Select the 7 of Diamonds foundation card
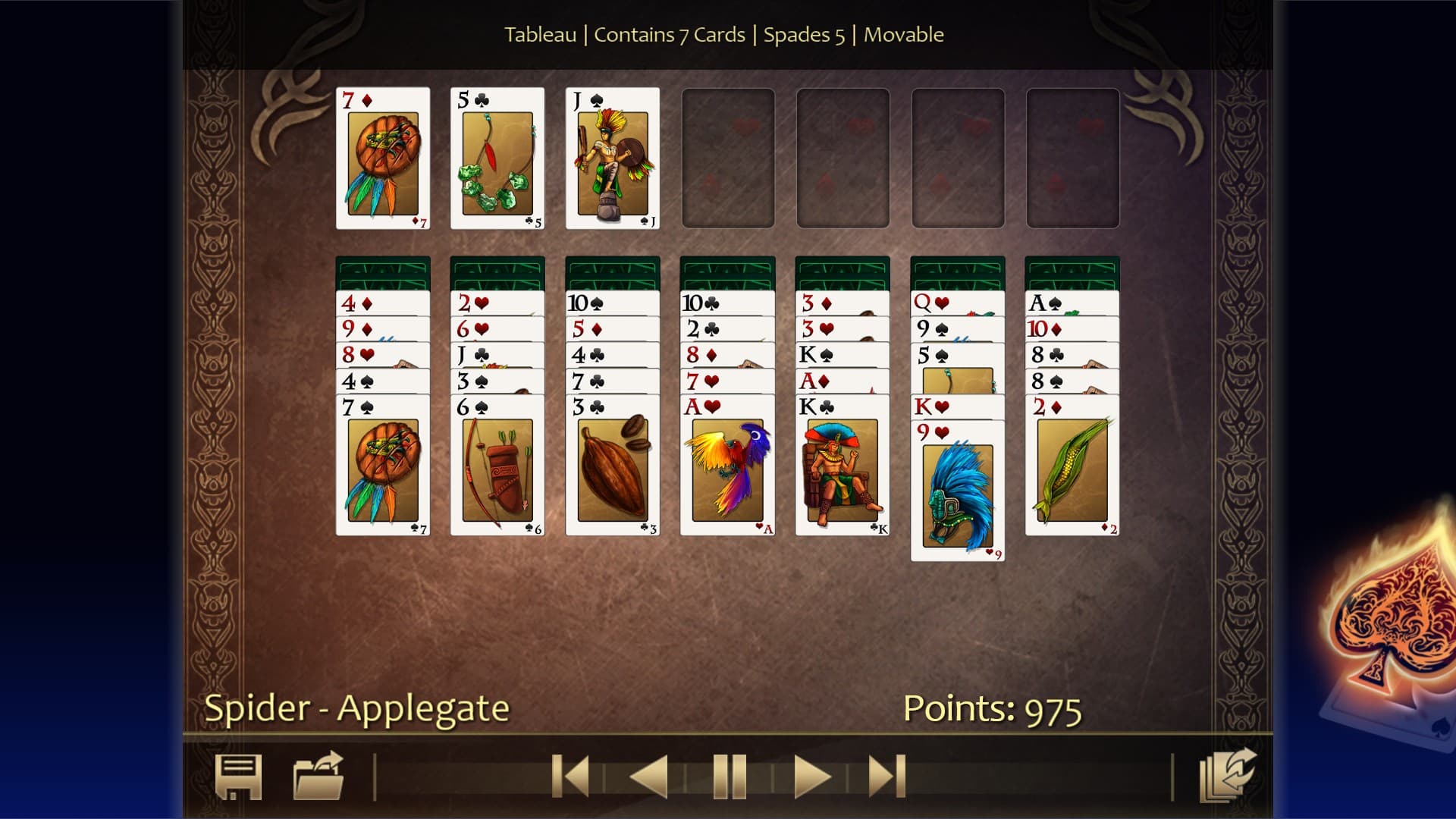1456x819 pixels. tap(382, 157)
